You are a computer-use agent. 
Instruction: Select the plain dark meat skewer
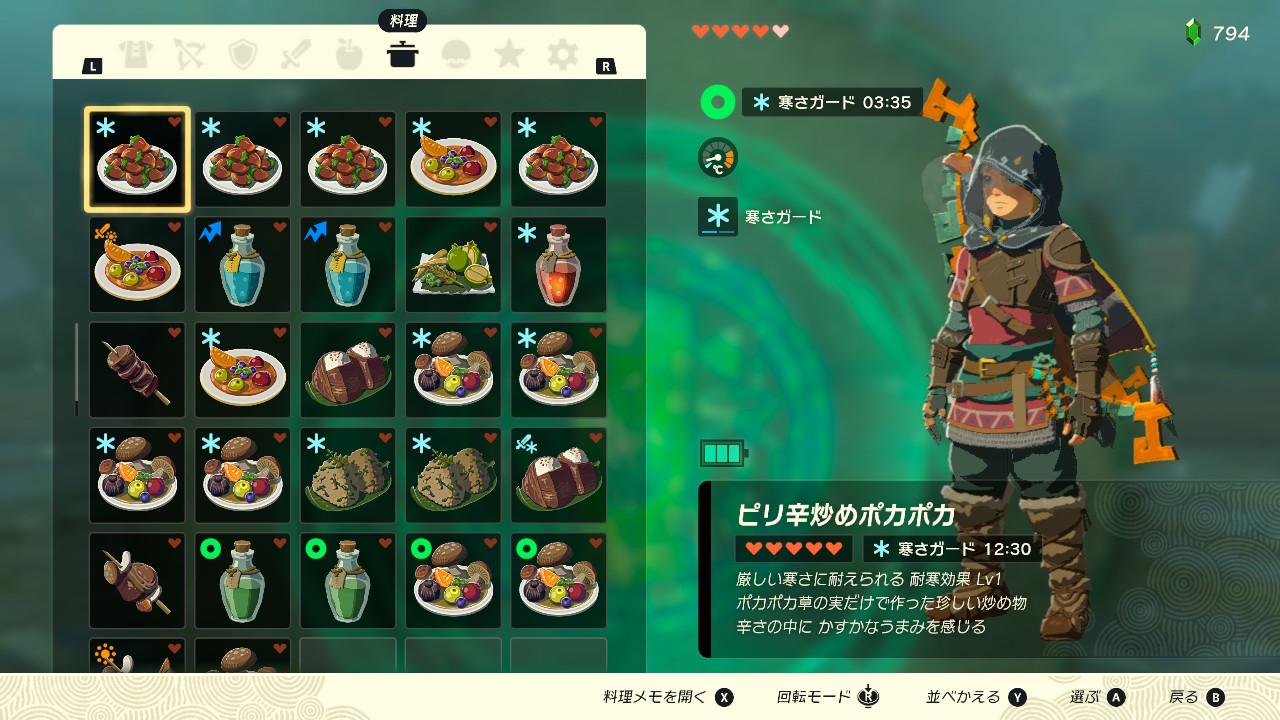click(137, 370)
